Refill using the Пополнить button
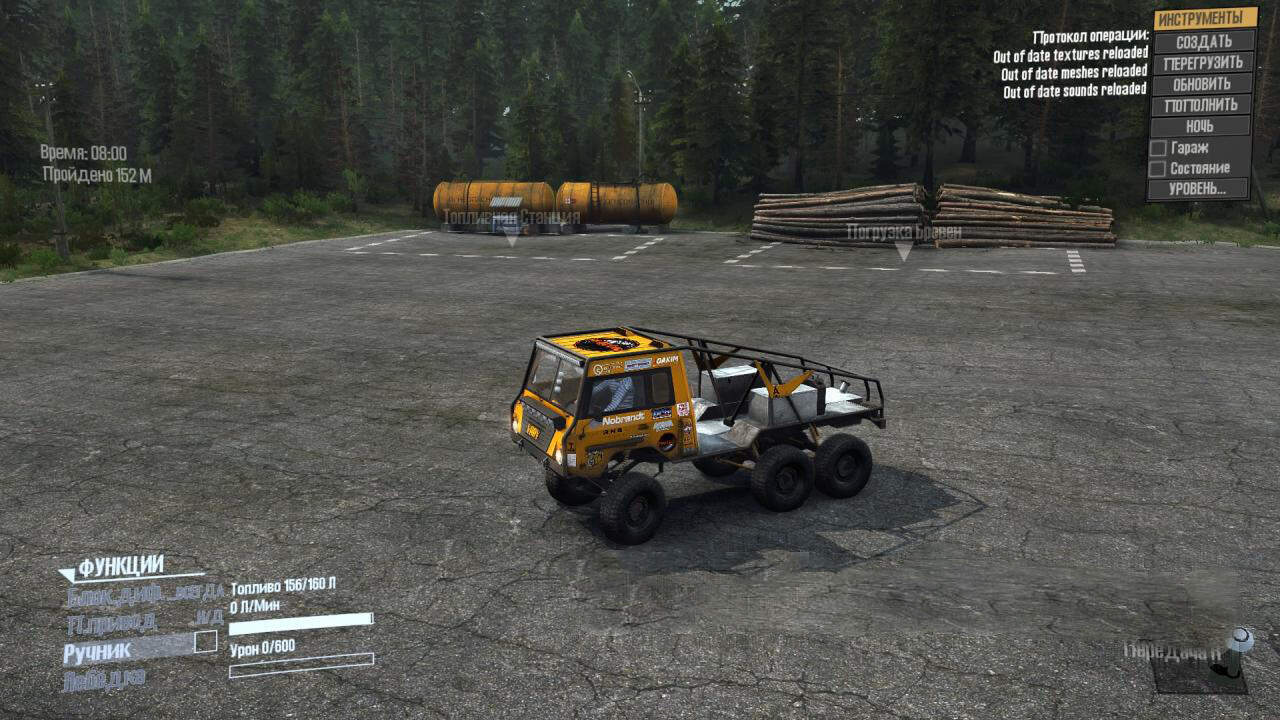Screen dimensions: 1280x720 [1202, 105]
